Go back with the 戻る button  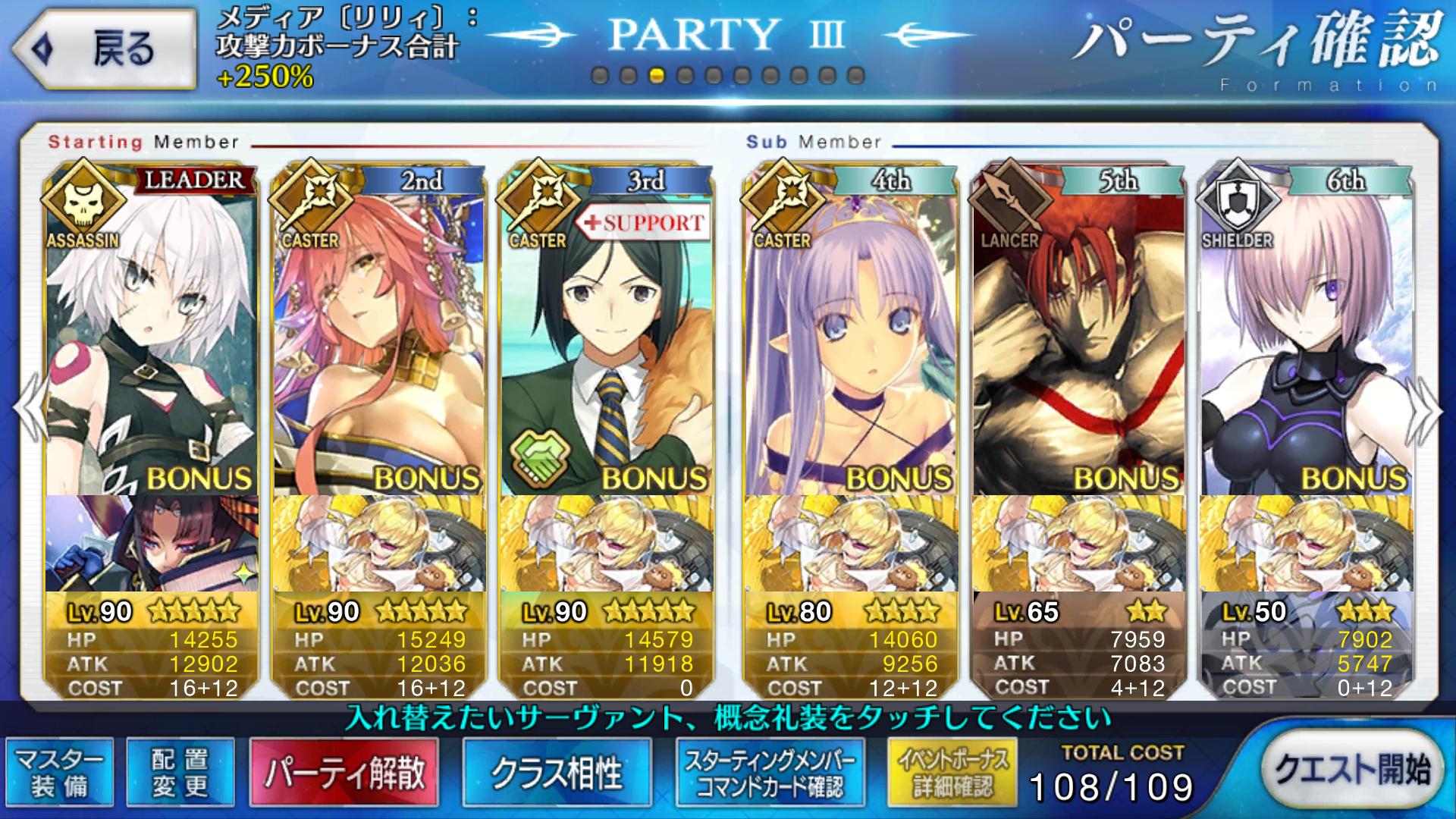[x=105, y=50]
